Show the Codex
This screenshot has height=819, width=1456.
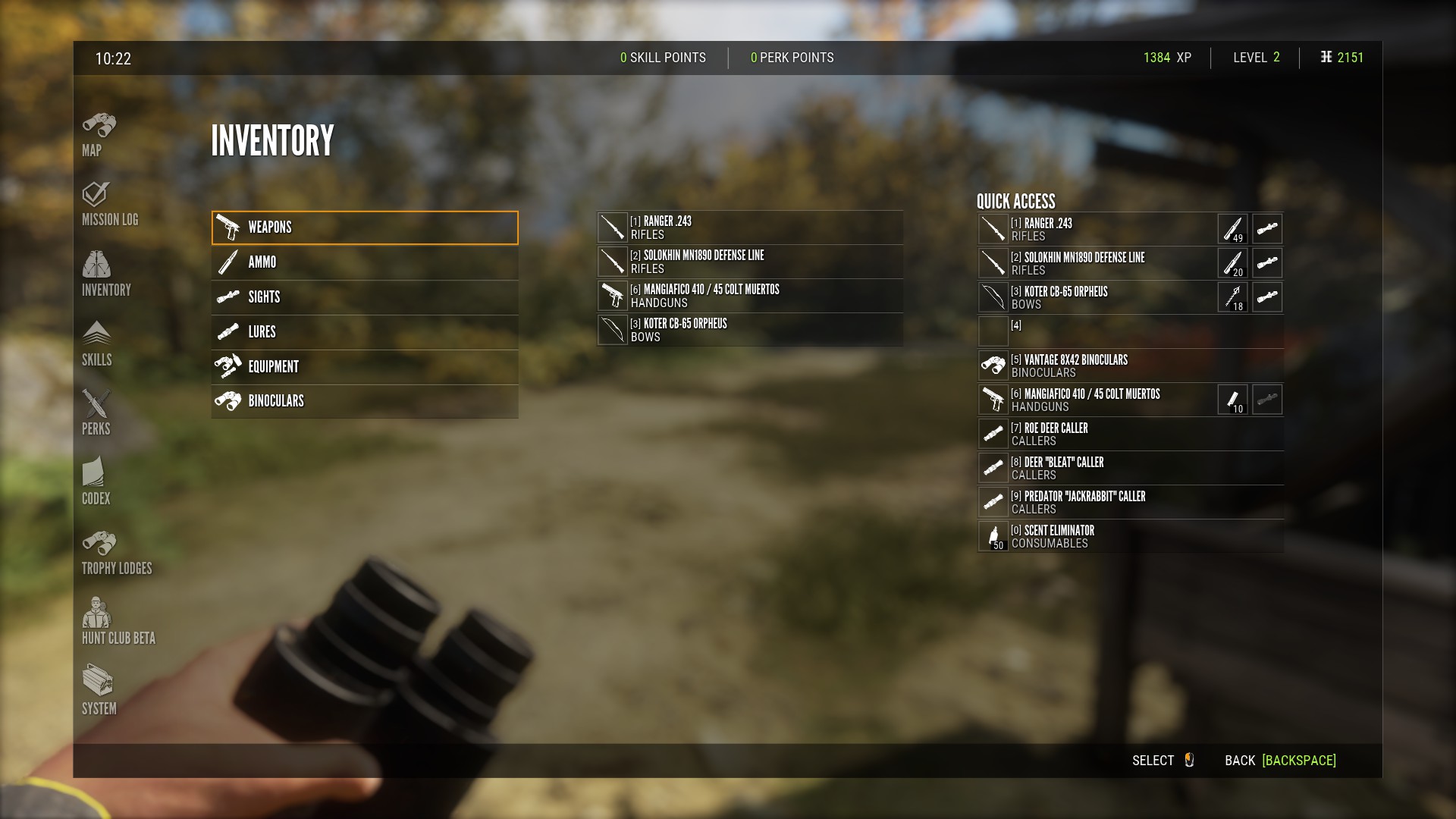pos(96,482)
